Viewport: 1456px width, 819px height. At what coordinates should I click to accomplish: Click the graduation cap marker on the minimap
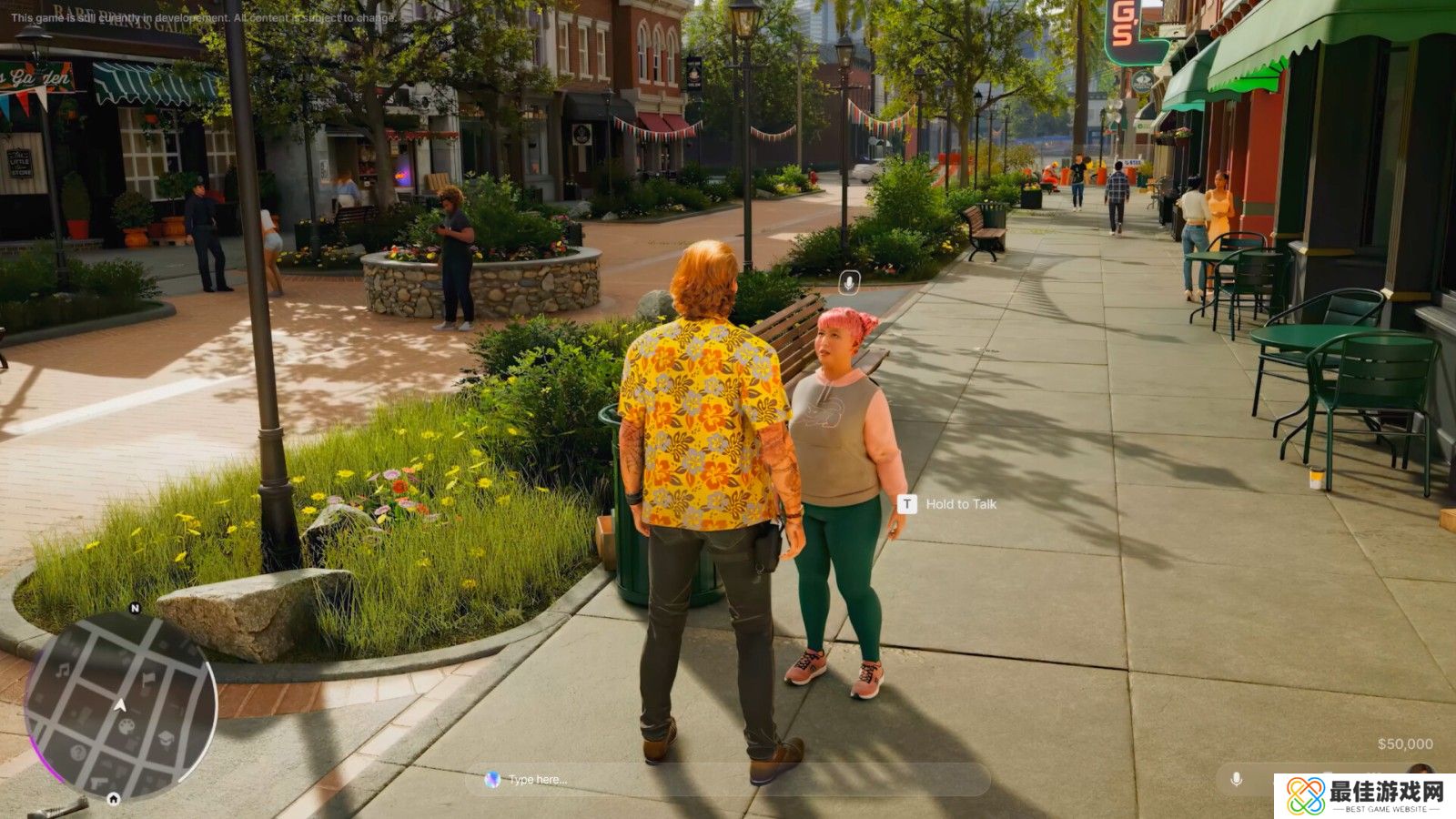(167, 738)
